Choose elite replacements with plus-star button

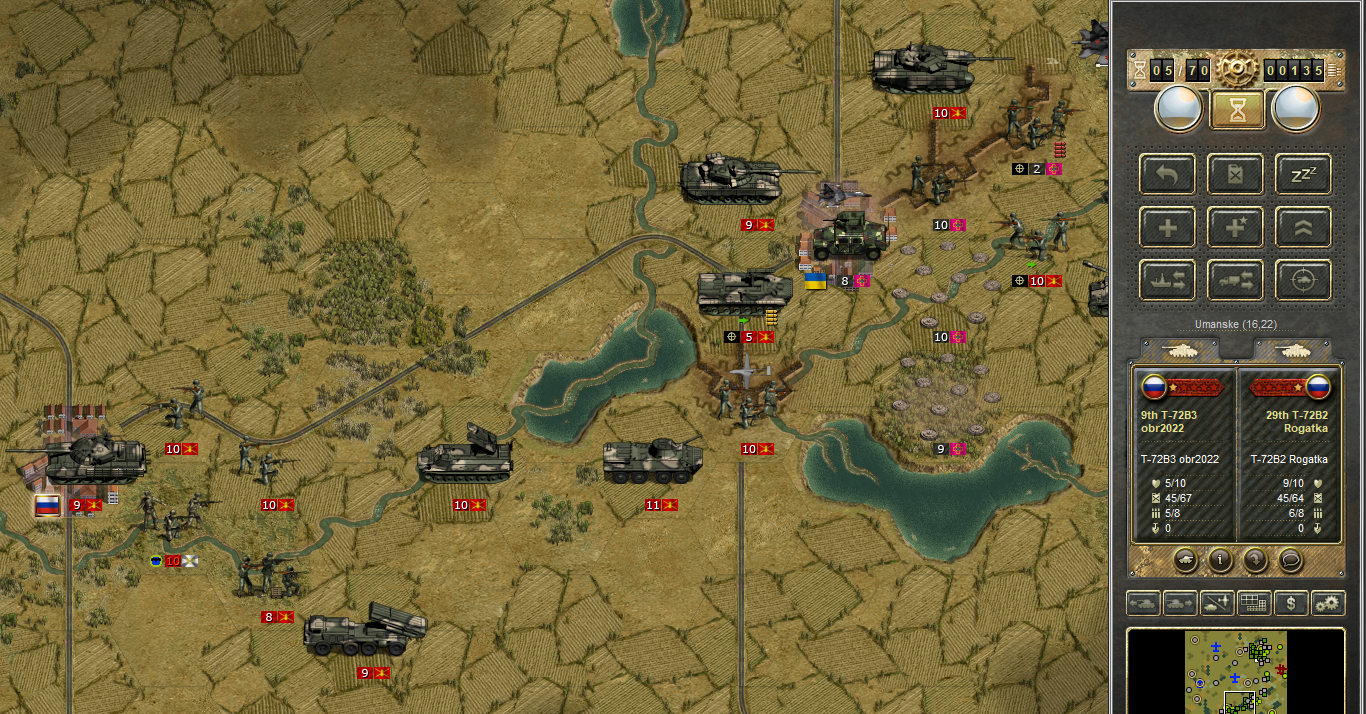point(1237,227)
